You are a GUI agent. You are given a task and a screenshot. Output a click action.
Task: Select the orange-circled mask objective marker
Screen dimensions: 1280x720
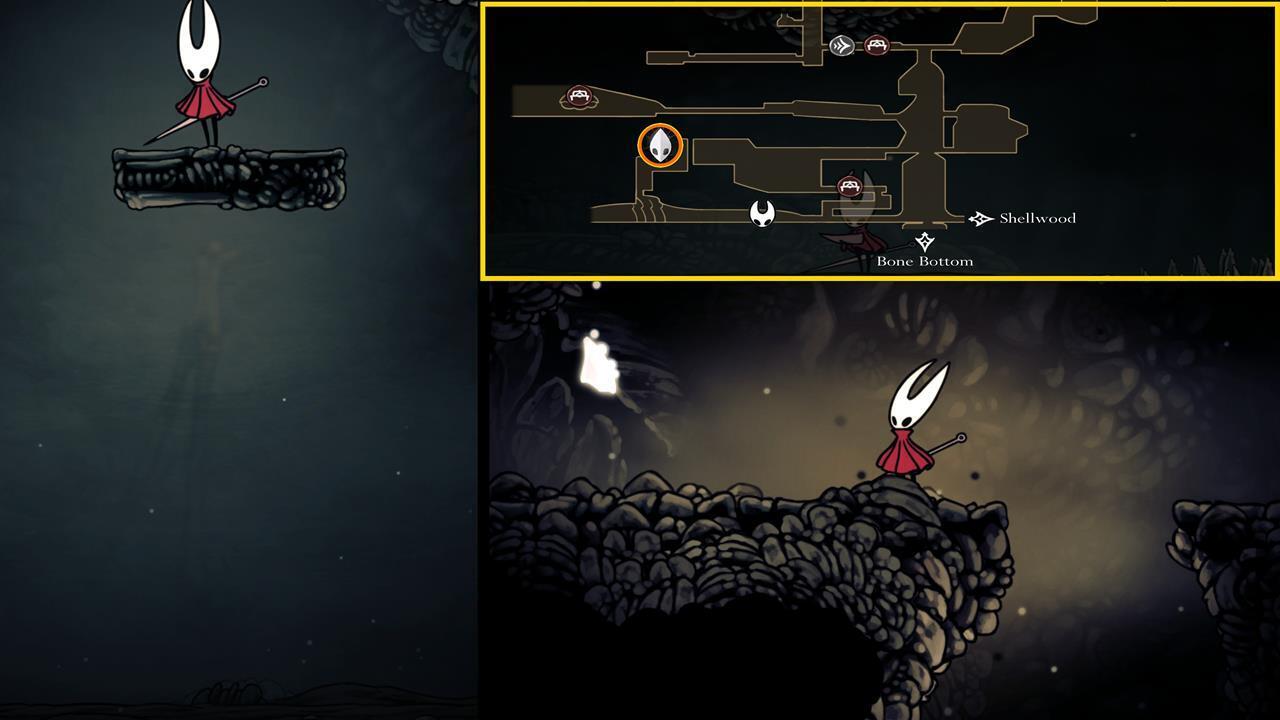click(658, 146)
